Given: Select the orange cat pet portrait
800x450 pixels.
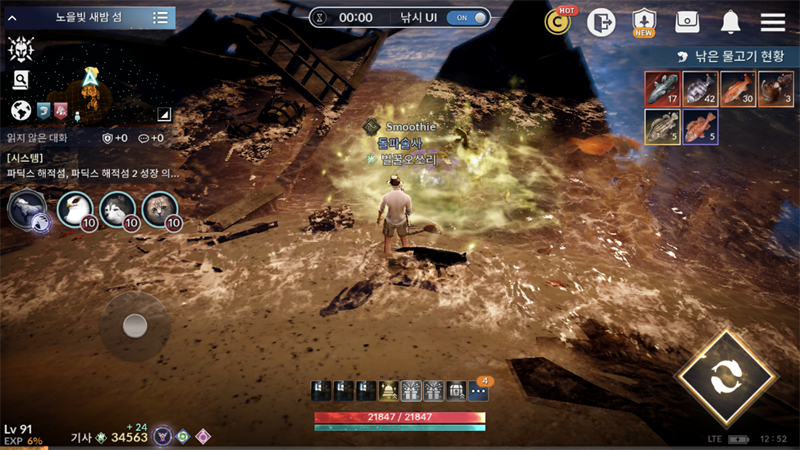Looking at the screenshot, I should click(x=160, y=210).
